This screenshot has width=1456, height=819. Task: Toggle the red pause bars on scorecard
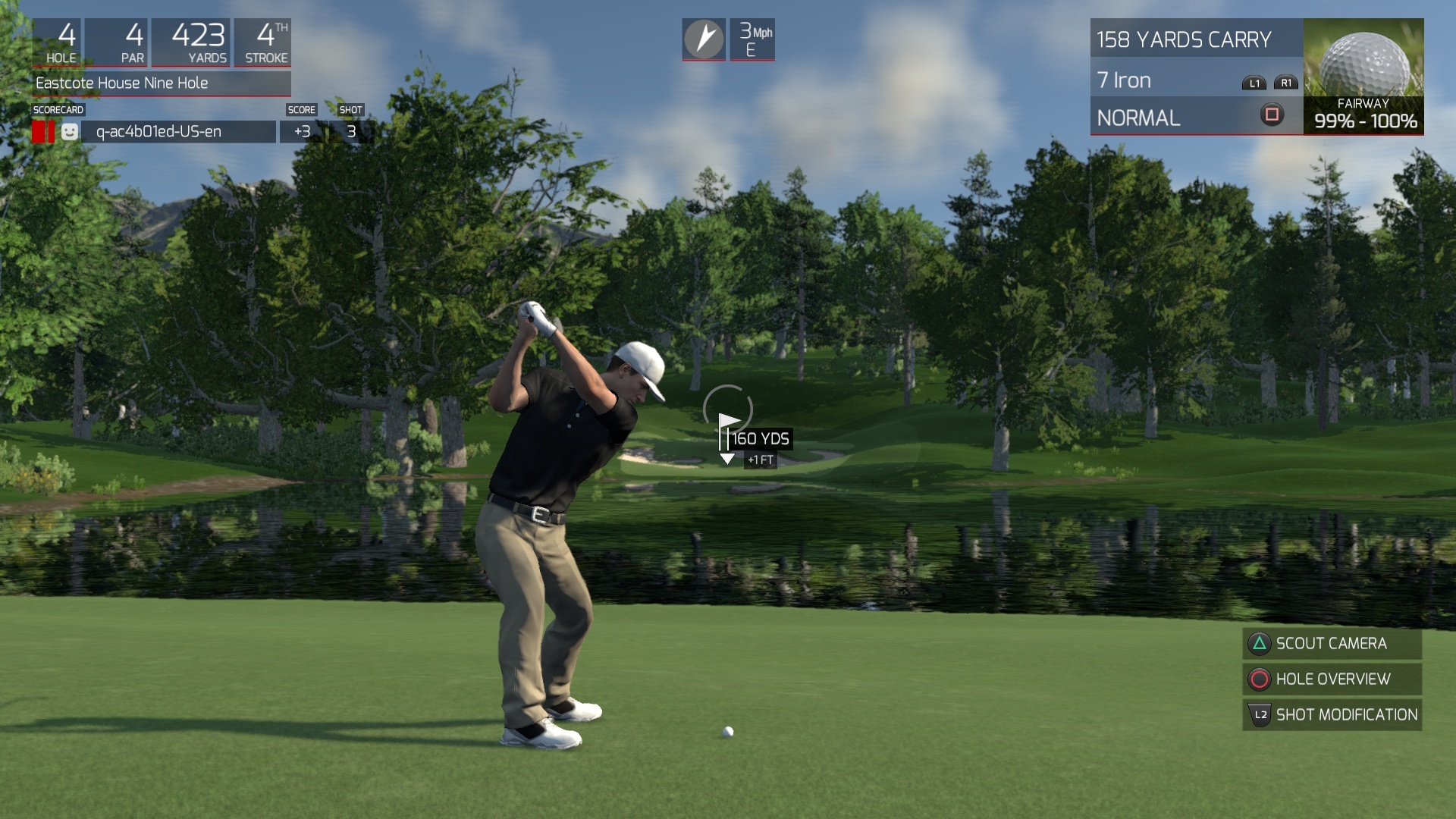pos(43,131)
